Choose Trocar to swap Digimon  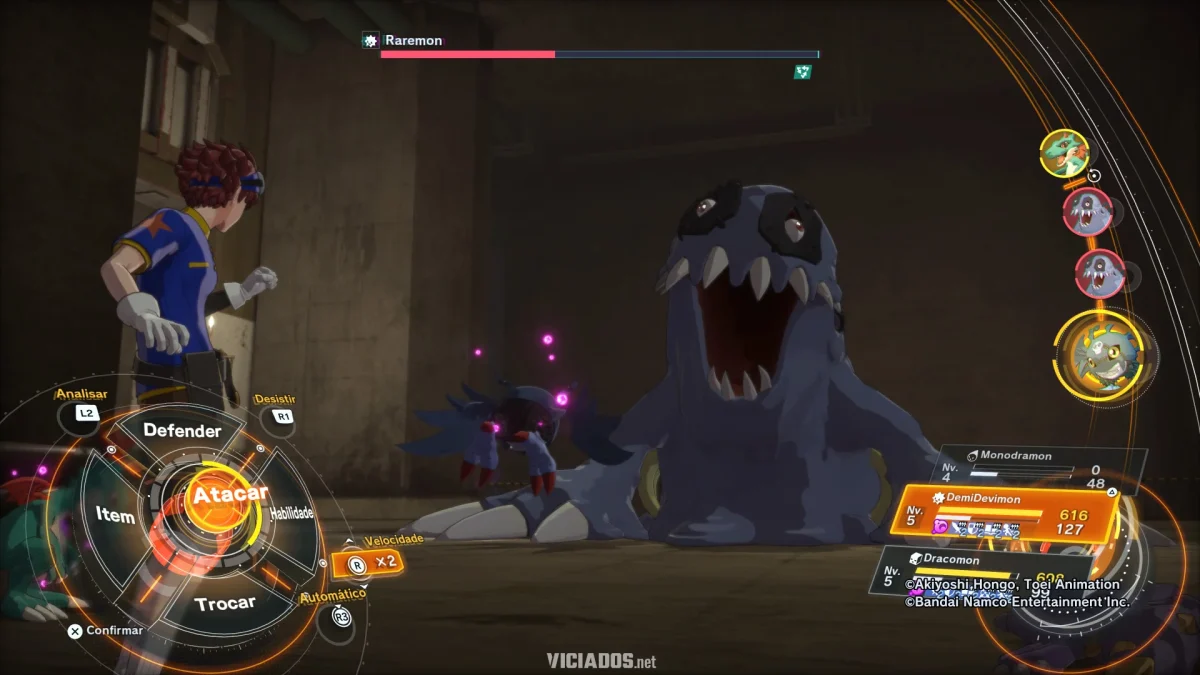click(225, 603)
